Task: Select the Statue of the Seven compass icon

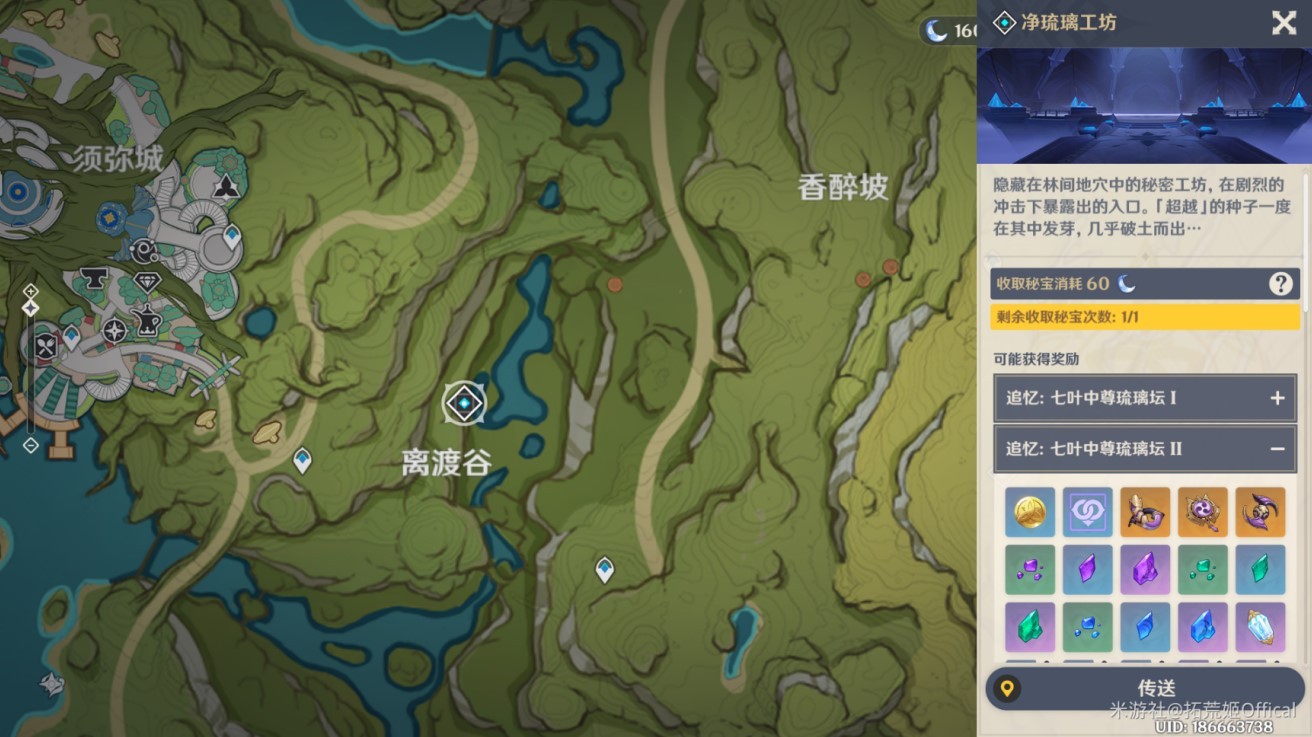Action: (114, 331)
